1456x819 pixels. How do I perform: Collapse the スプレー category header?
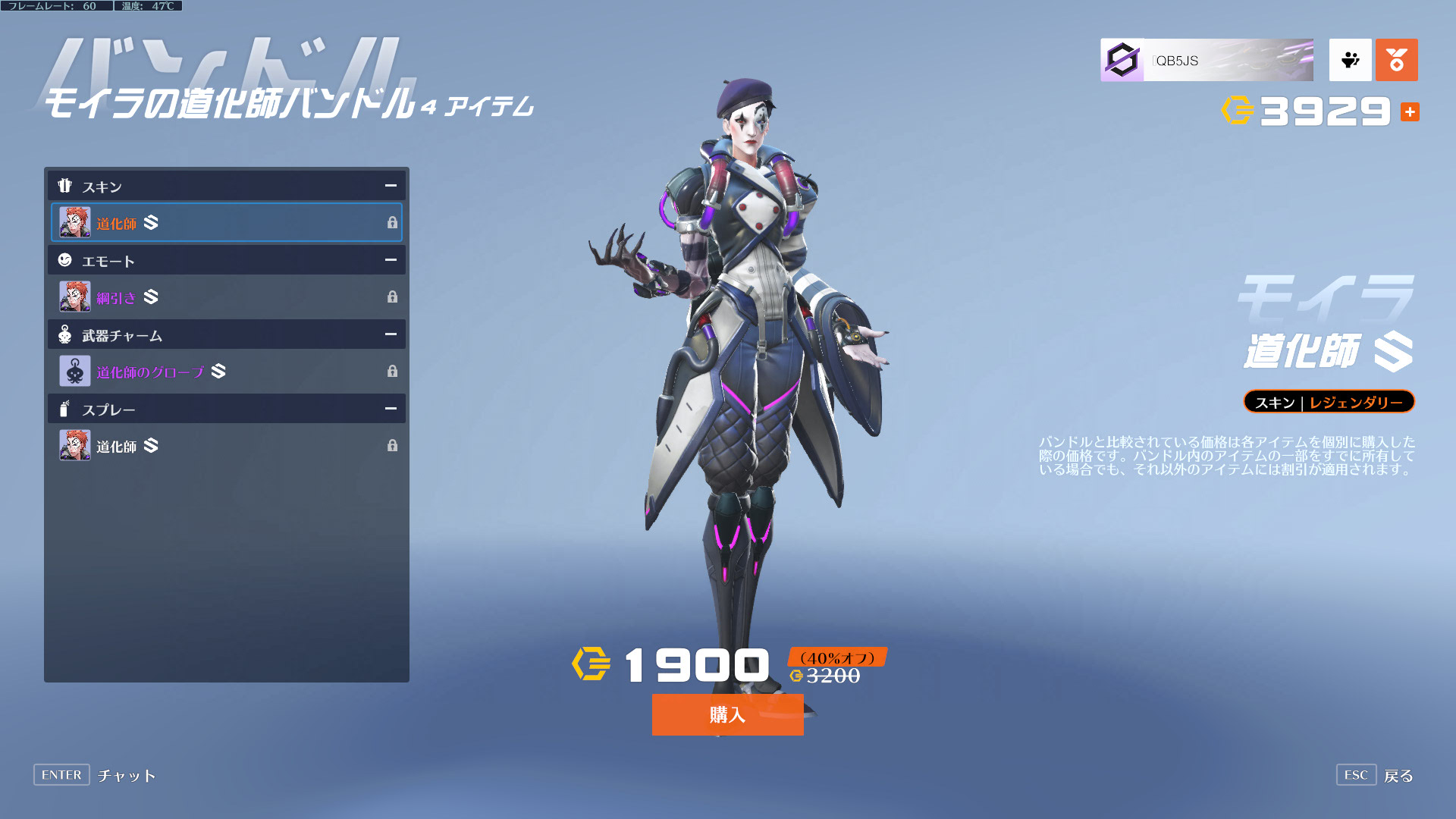(x=391, y=409)
